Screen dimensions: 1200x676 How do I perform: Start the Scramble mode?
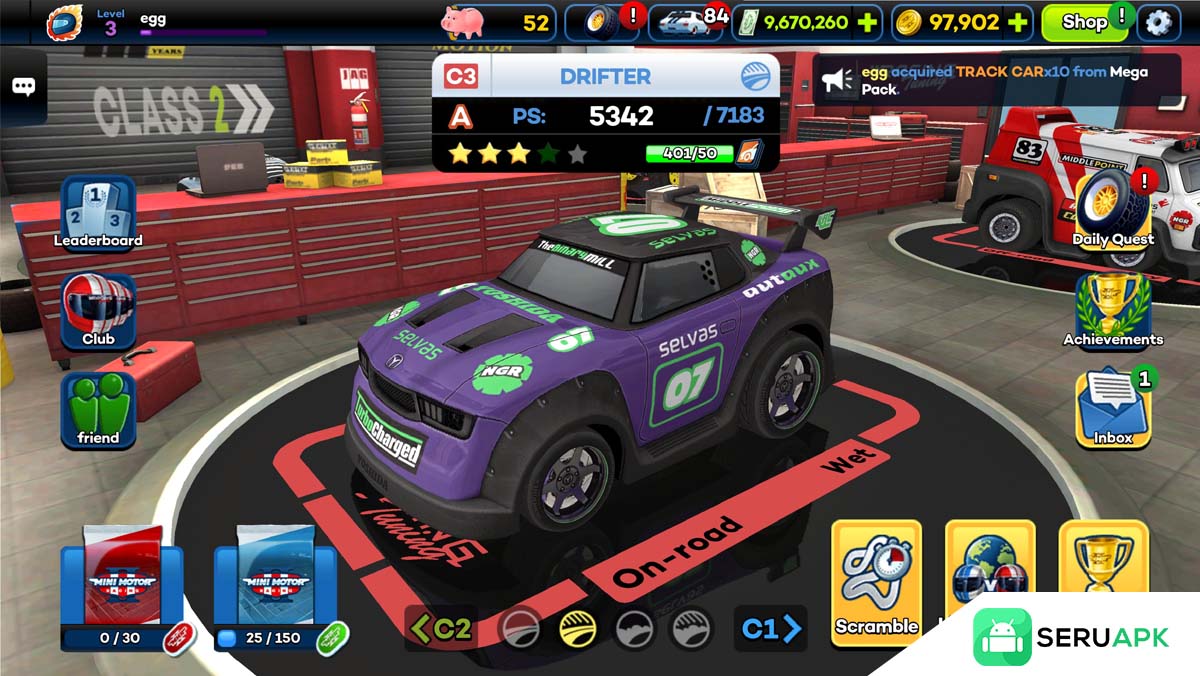[x=876, y=581]
